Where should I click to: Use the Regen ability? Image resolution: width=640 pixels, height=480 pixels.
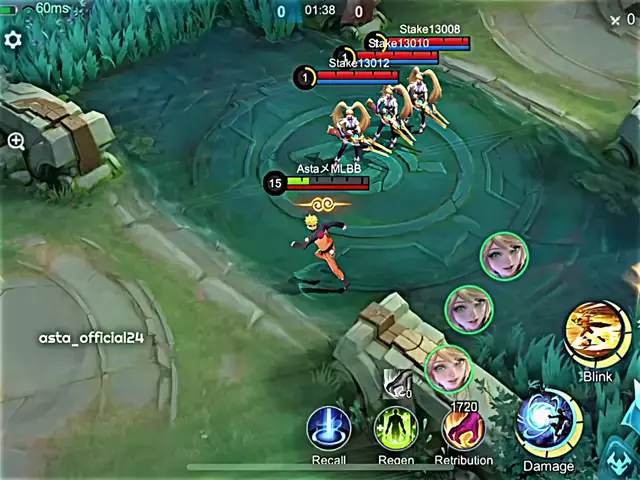click(395, 428)
